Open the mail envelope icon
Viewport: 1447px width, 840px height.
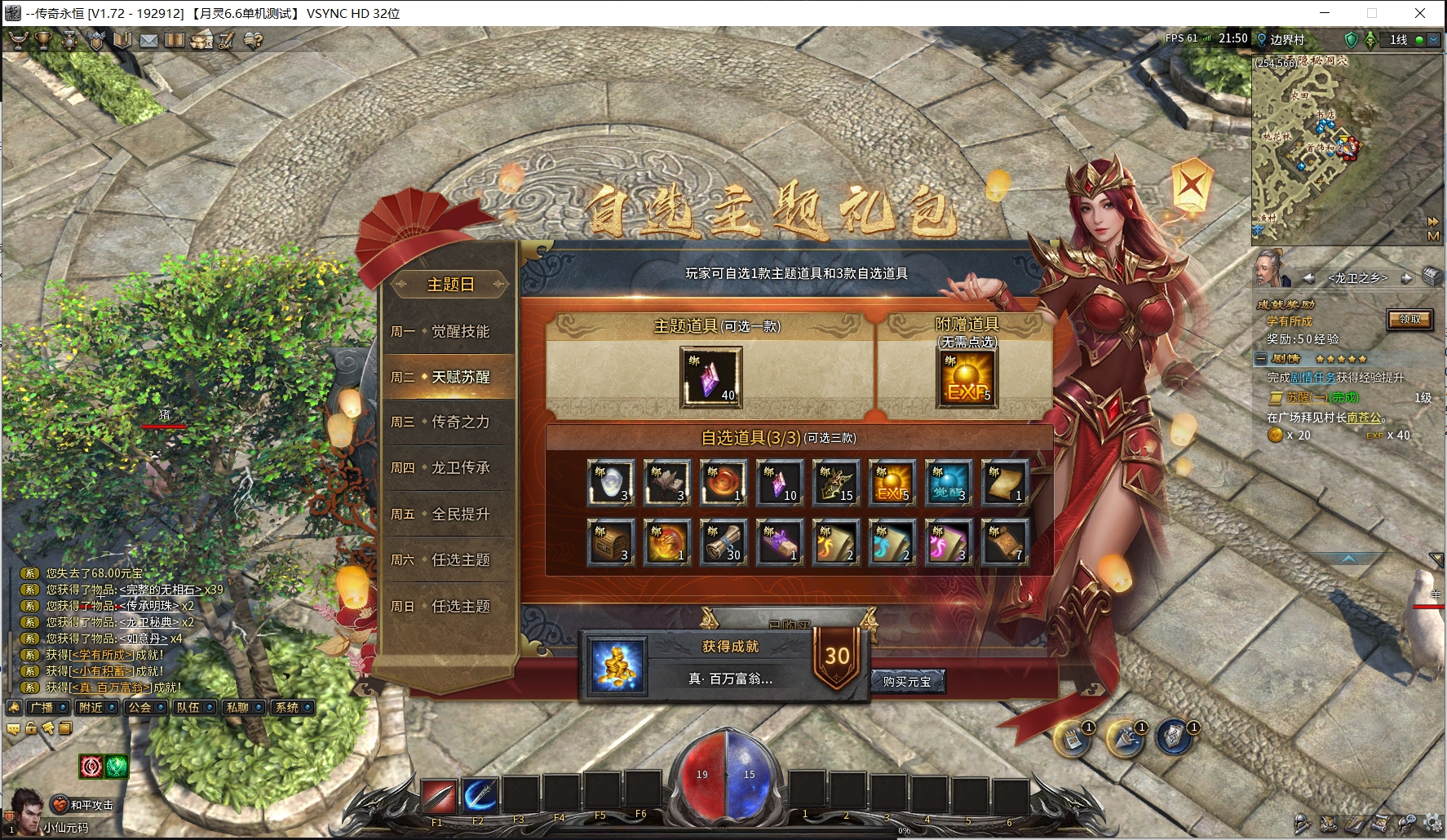click(x=148, y=40)
